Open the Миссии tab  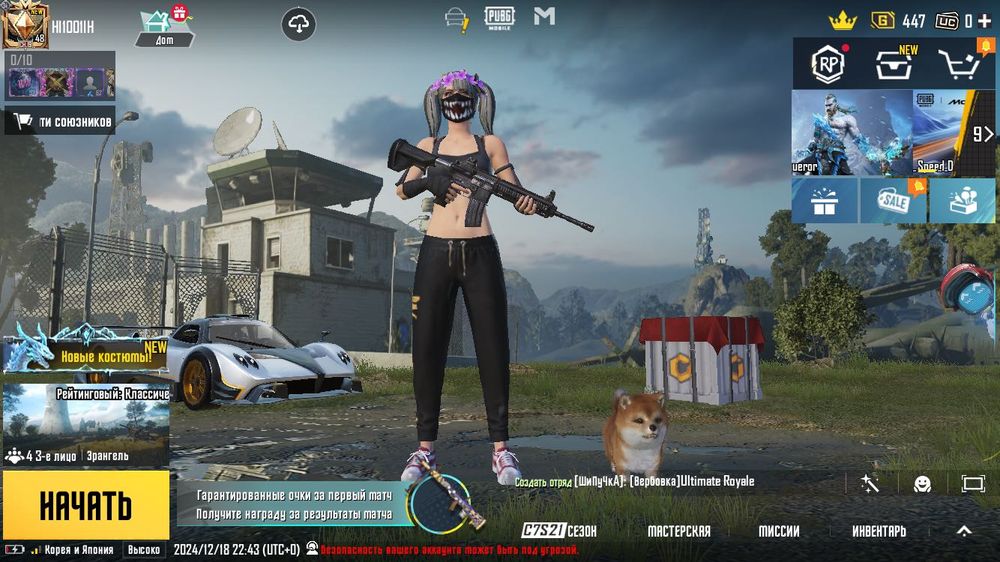tap(779, 531)
